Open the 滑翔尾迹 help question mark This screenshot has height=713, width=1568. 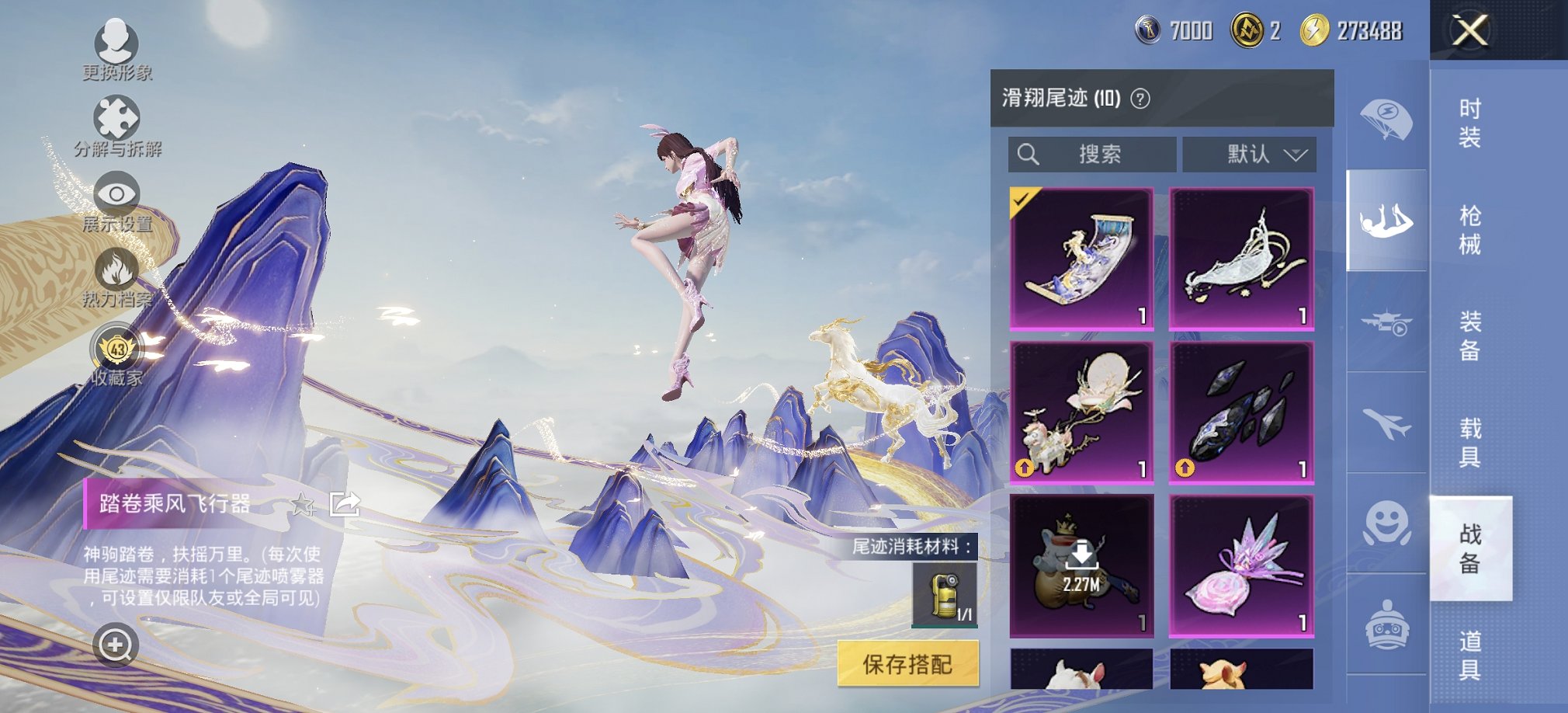[1138, 99]
